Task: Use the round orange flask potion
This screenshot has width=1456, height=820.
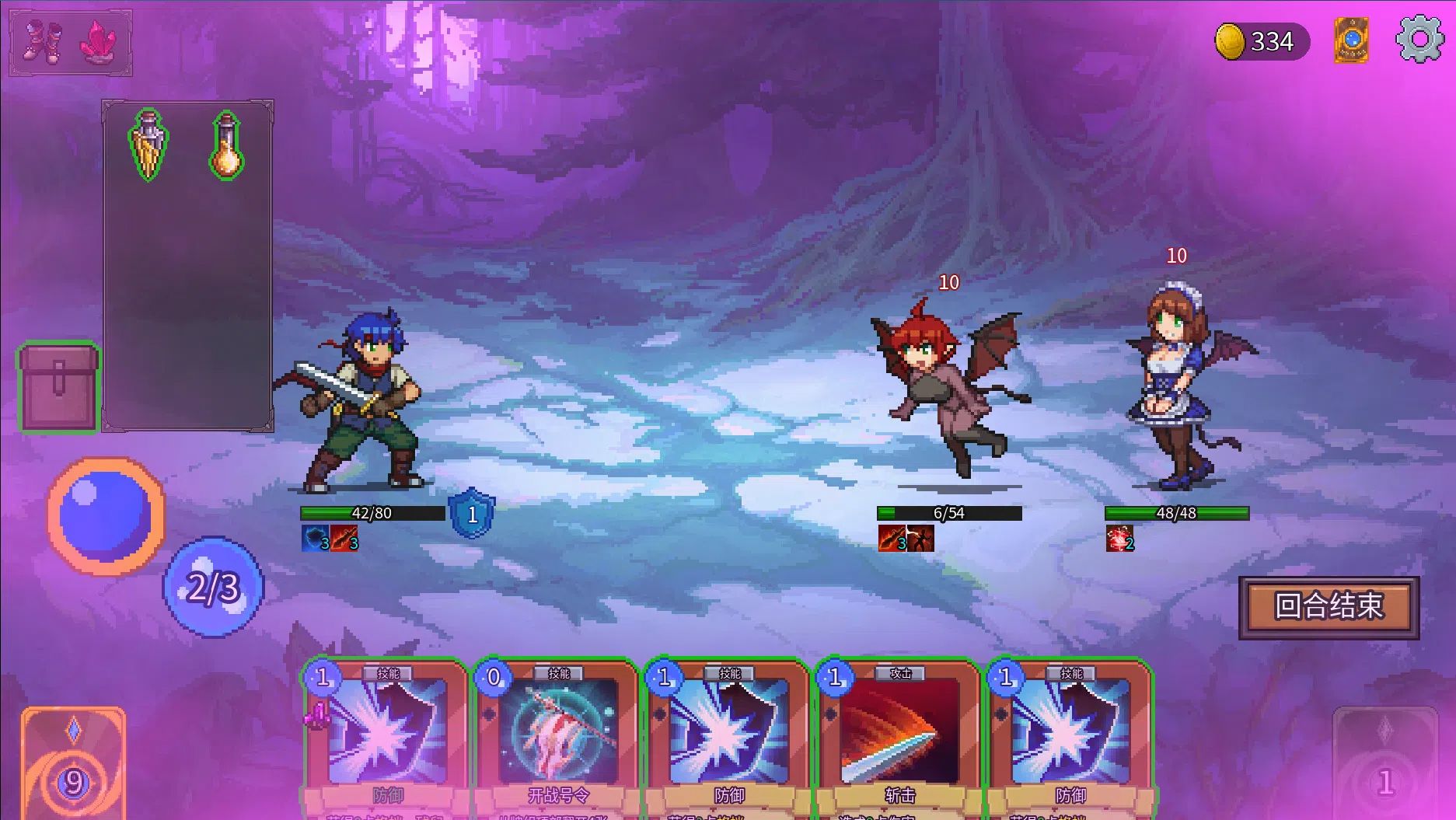Action: [226, 145]
